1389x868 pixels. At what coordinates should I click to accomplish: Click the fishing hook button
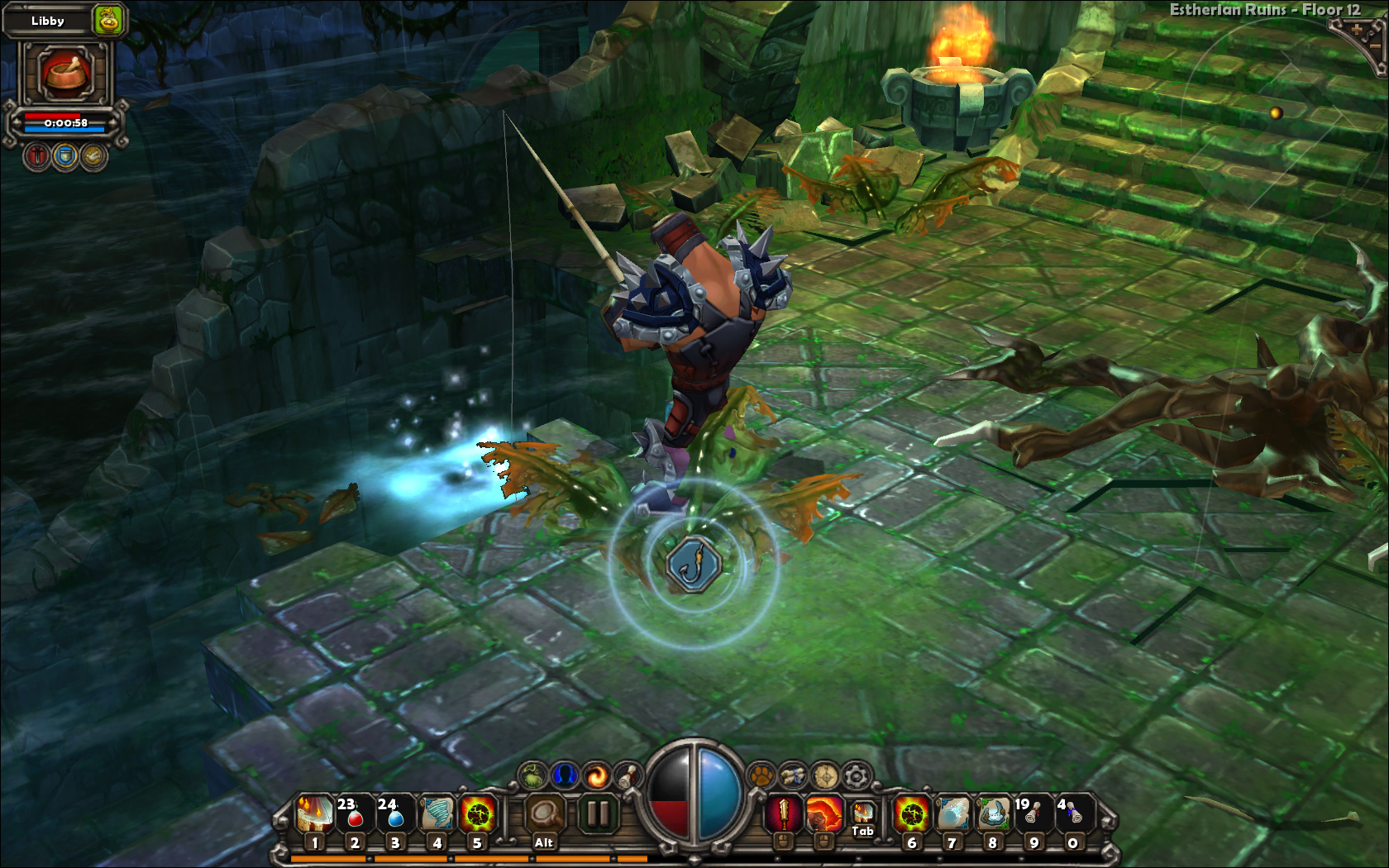coord(694,564)
